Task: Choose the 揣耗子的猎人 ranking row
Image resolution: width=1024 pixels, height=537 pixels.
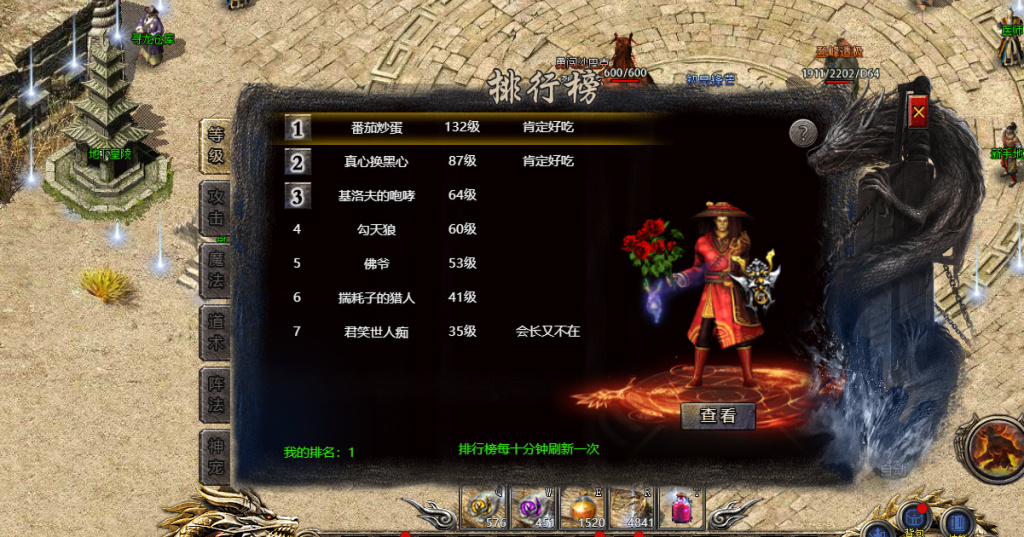Action: coord(378,297)
